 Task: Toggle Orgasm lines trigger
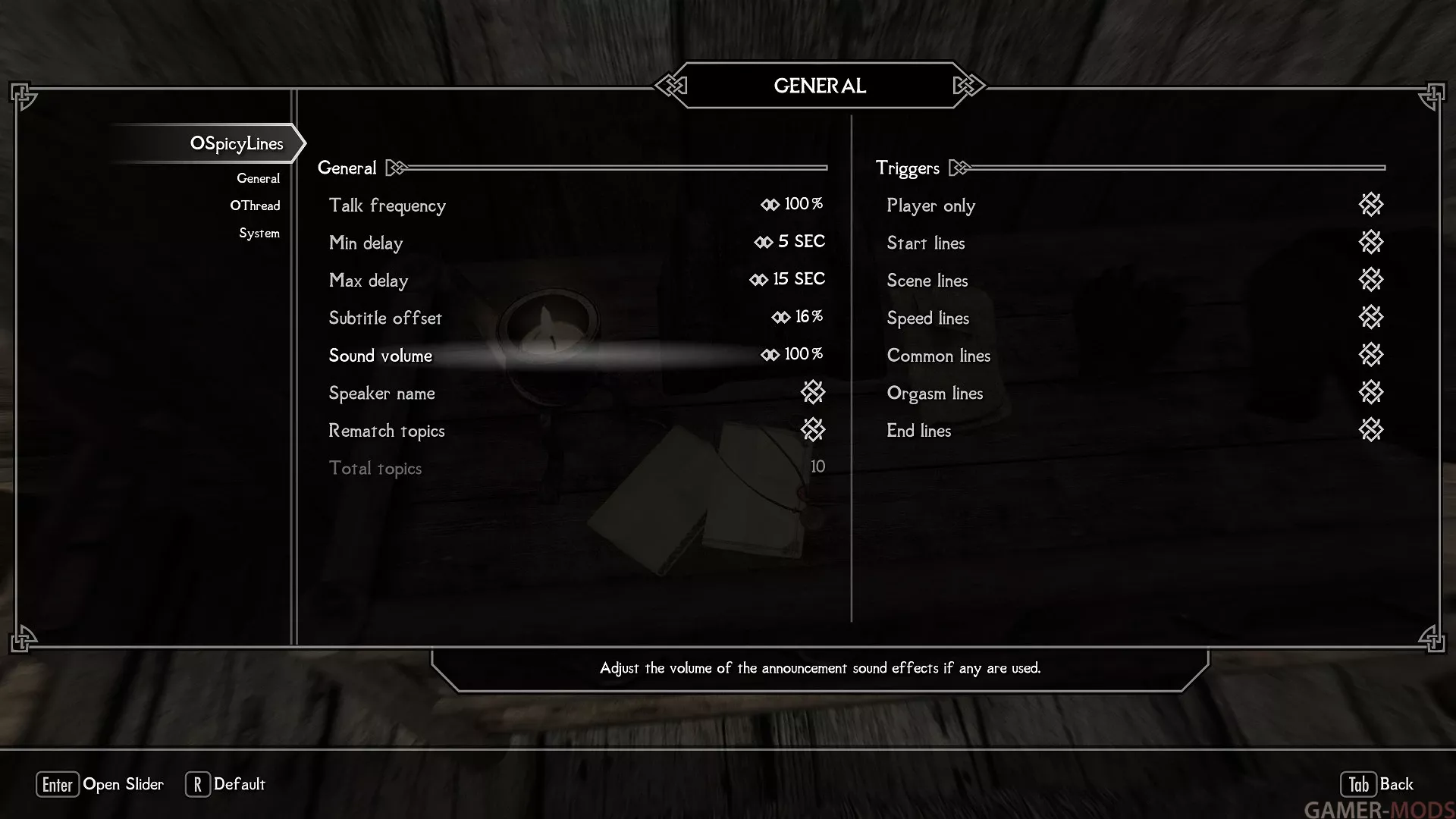1370,393
